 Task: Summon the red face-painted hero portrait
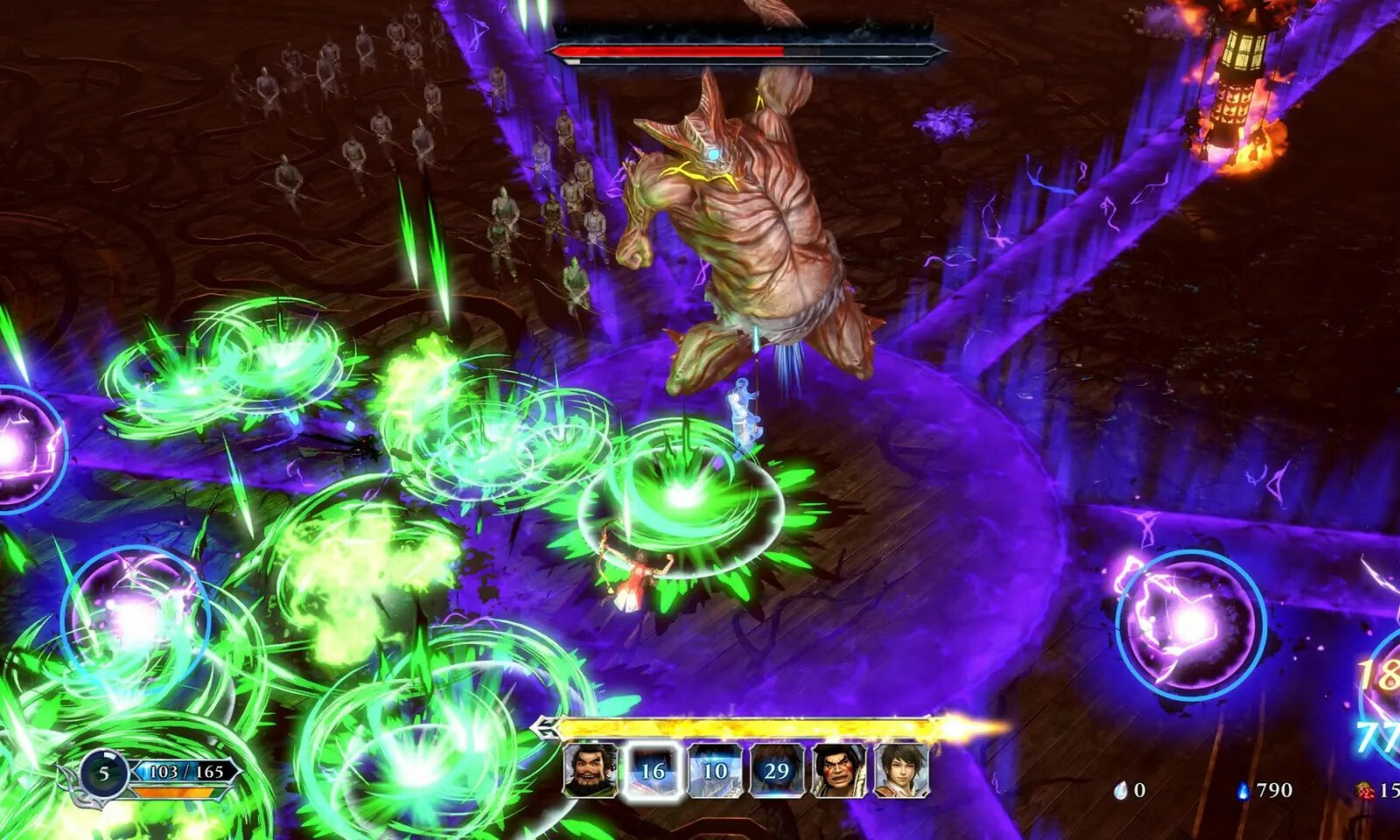pos(838,770)
